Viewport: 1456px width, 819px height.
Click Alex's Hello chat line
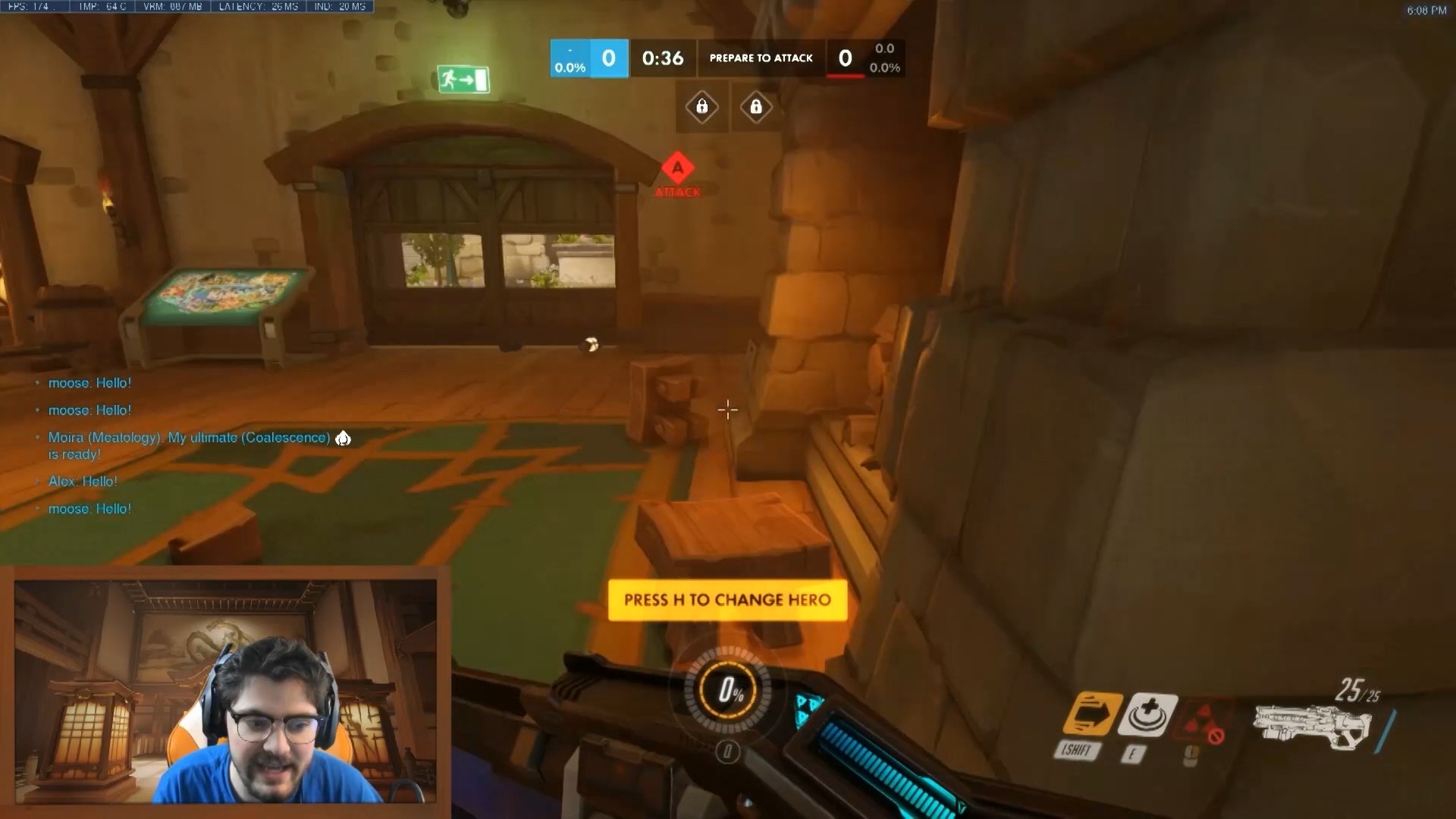(83, 482)
